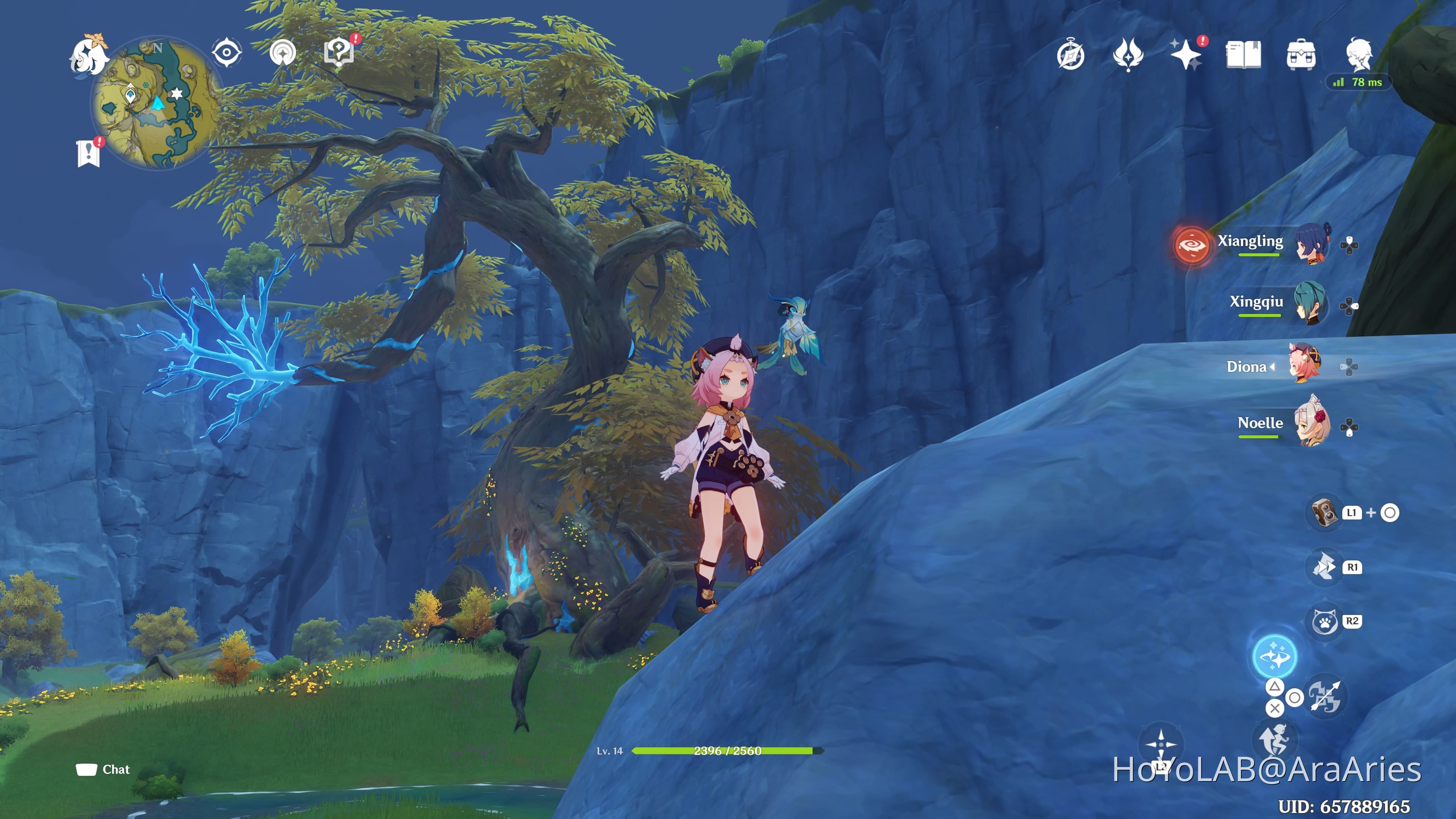Click the arrow beside Diona's name
Viewport: 1456px width, 819px height.
(1274, 366)
